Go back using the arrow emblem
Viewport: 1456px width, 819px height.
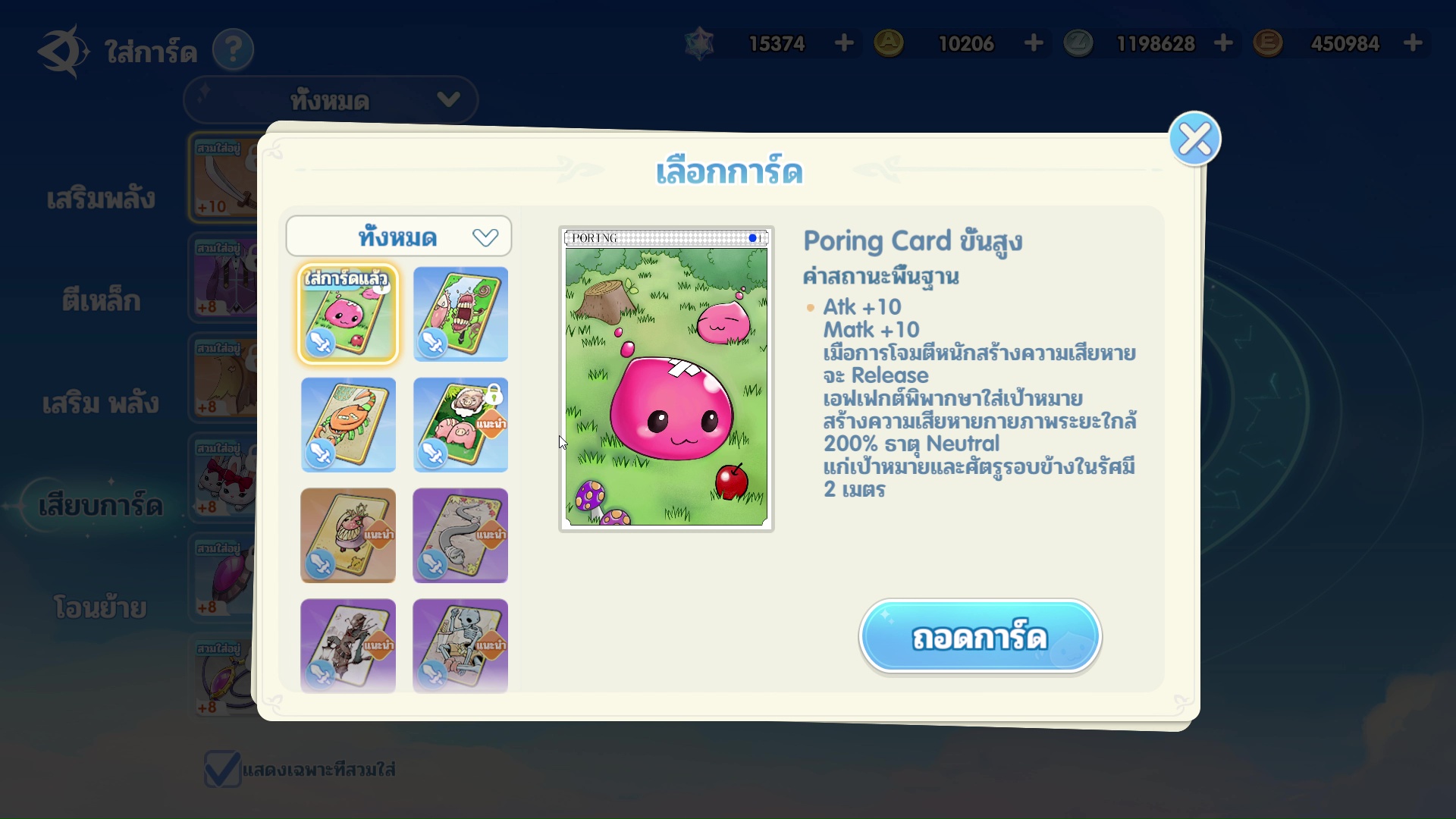62,50
